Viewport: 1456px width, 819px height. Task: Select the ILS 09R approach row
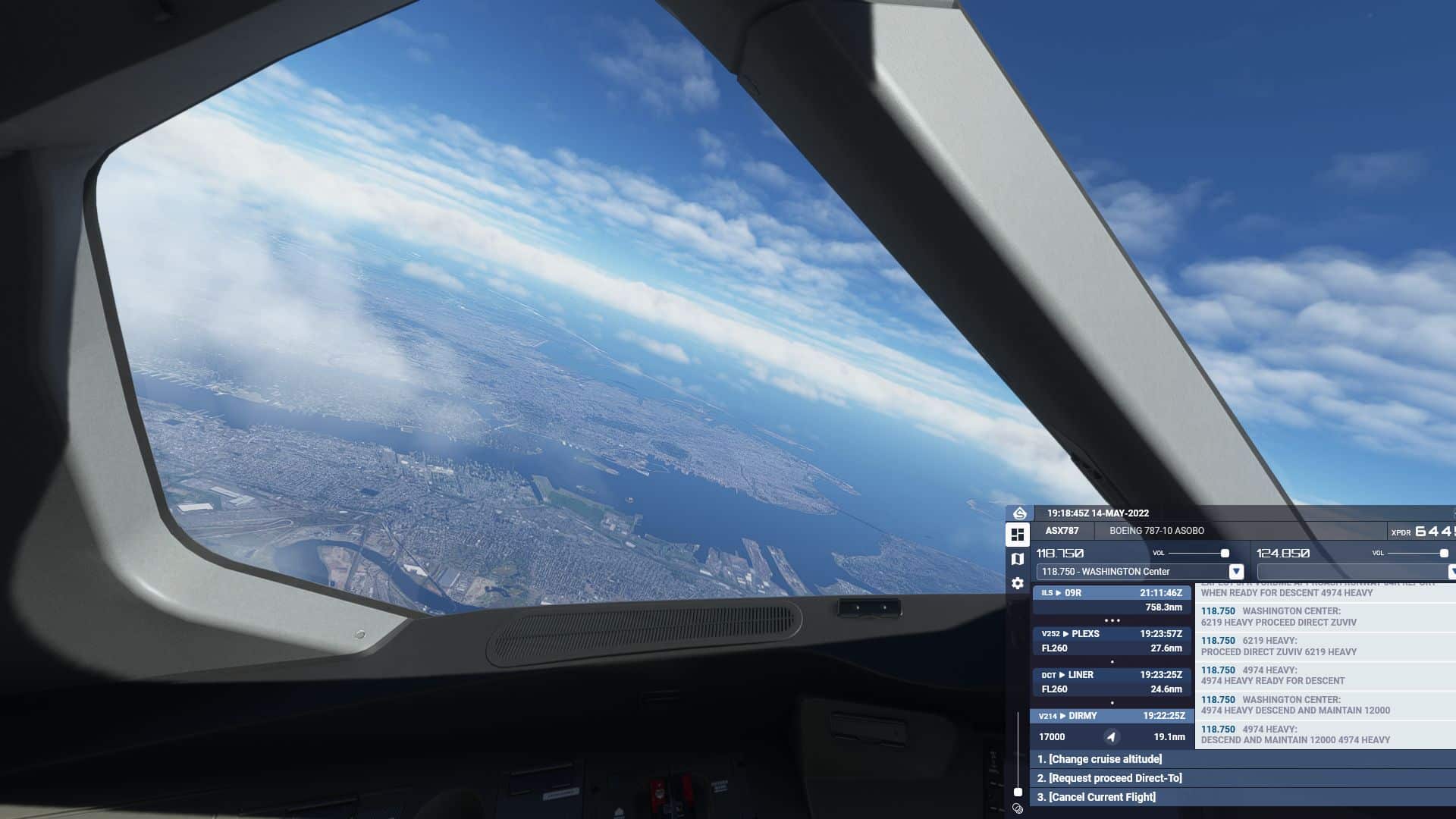pyautogui.click(x=1111, y=600)
